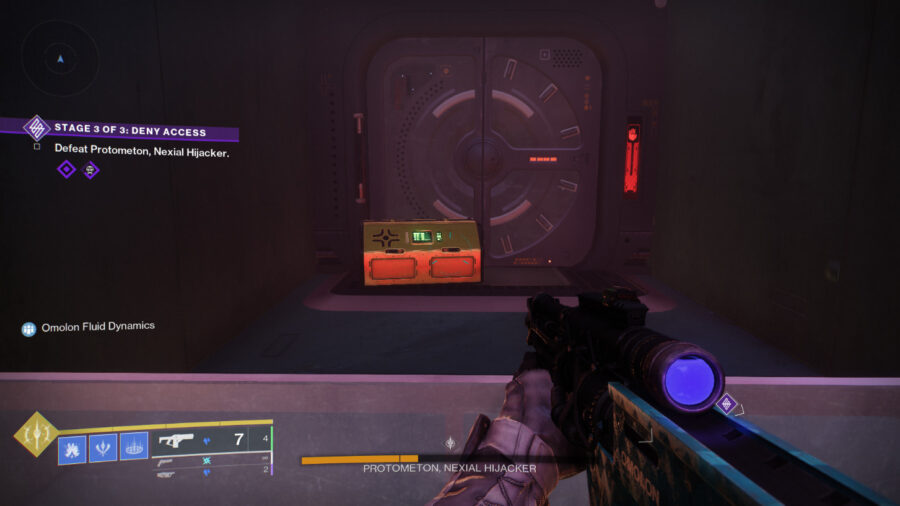Click the circular radar

pos(60,58)
